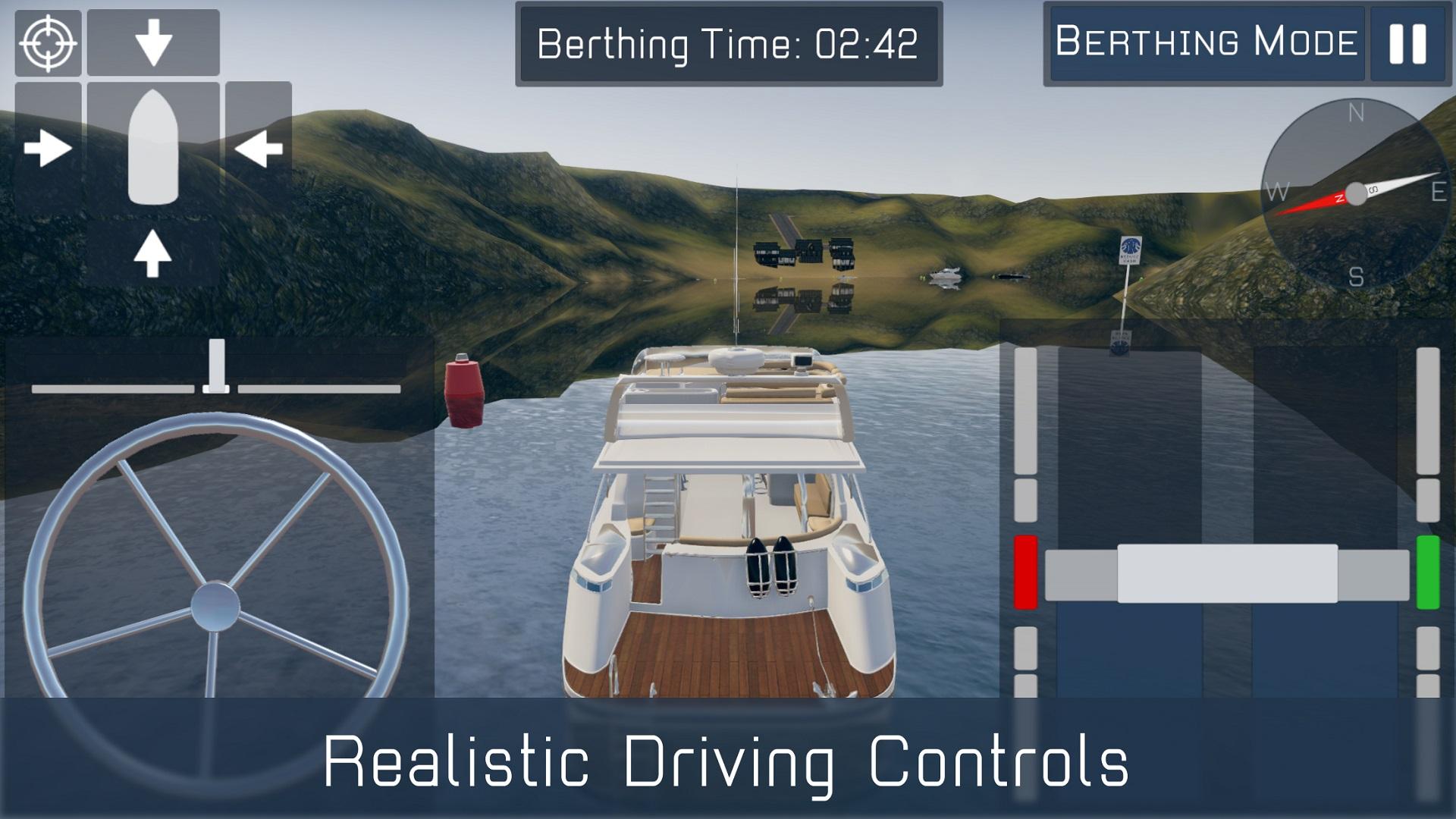Toggle reverse thrust using the down arrow pad
1456x819 pixels.
coord(154,42)
